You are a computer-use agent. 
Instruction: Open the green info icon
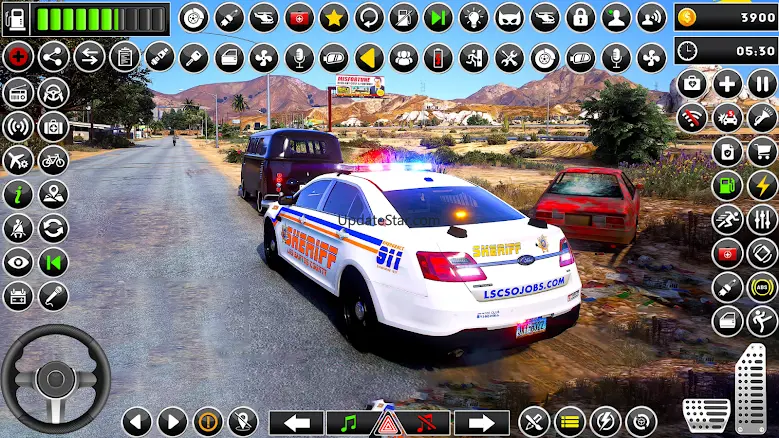tap(17, 194)
